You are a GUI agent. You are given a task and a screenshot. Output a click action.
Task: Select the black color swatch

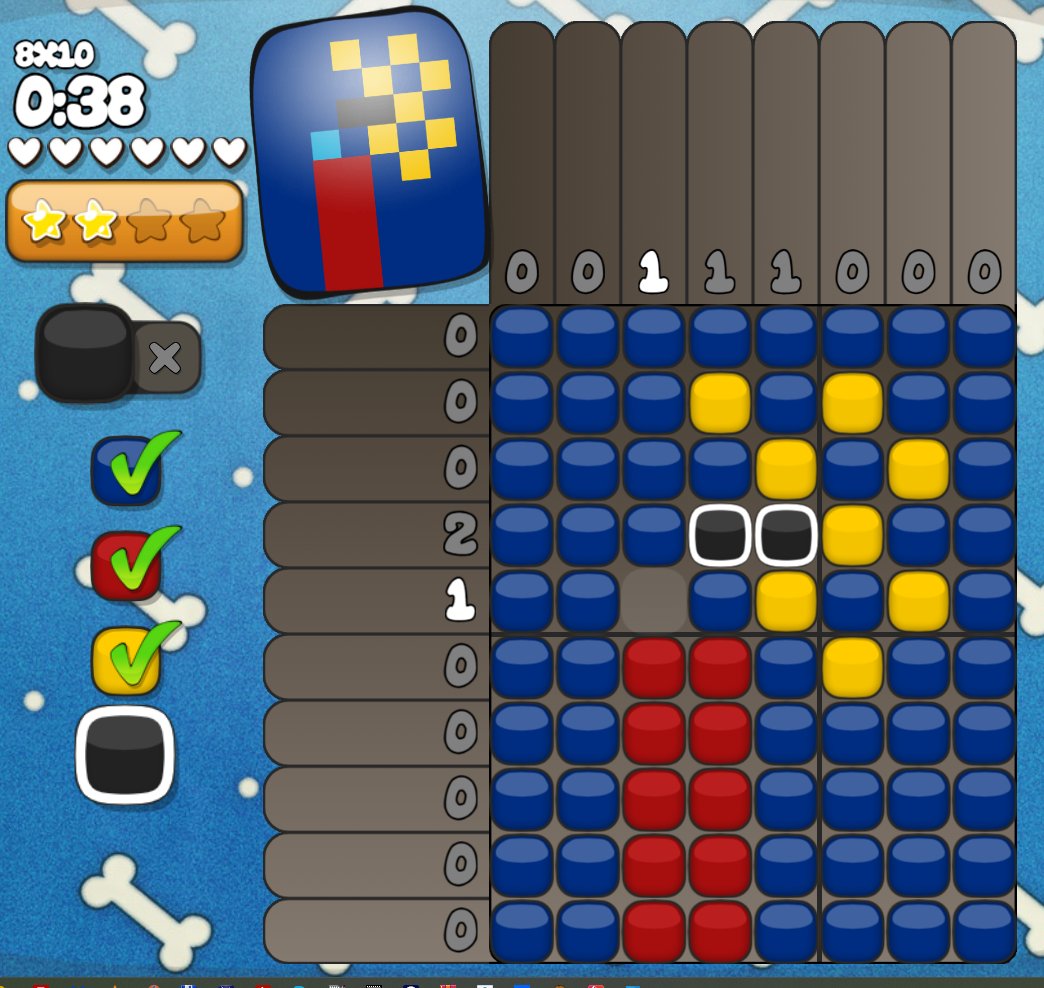[125, 755]
